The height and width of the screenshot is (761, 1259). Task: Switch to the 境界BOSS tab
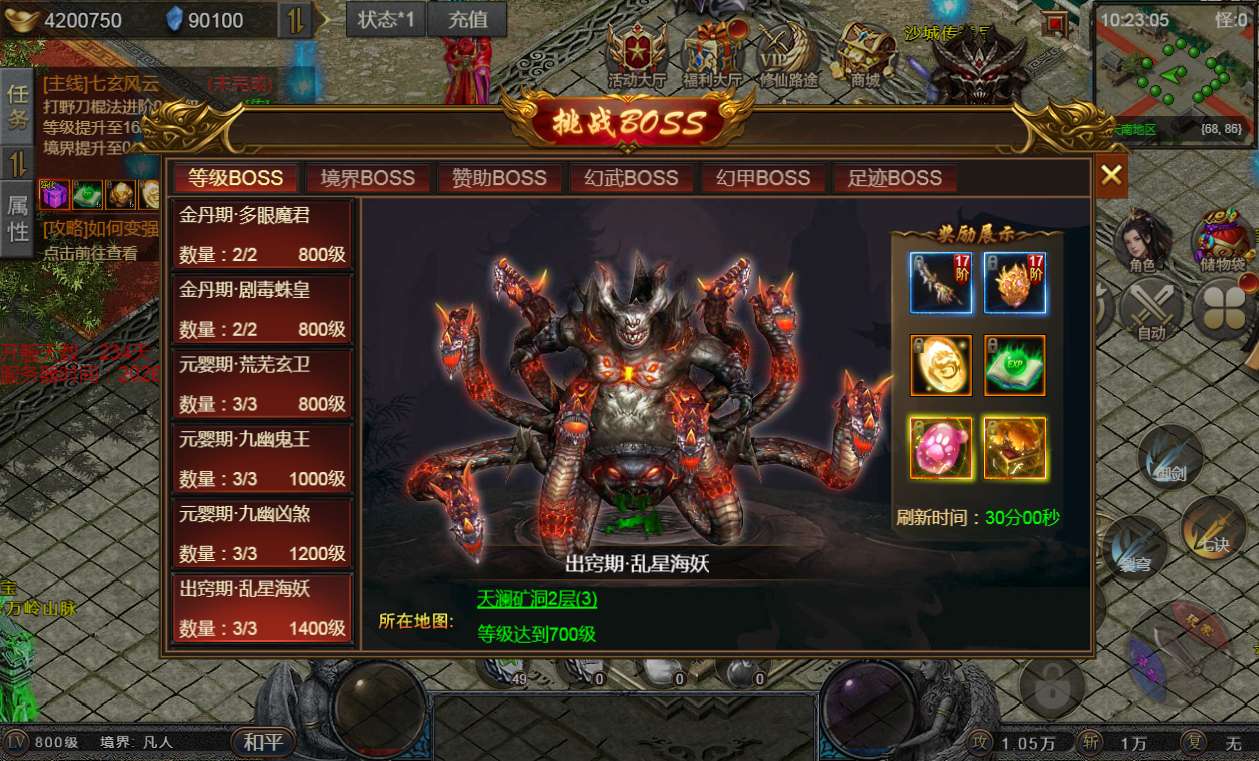(x=368, y=178)
